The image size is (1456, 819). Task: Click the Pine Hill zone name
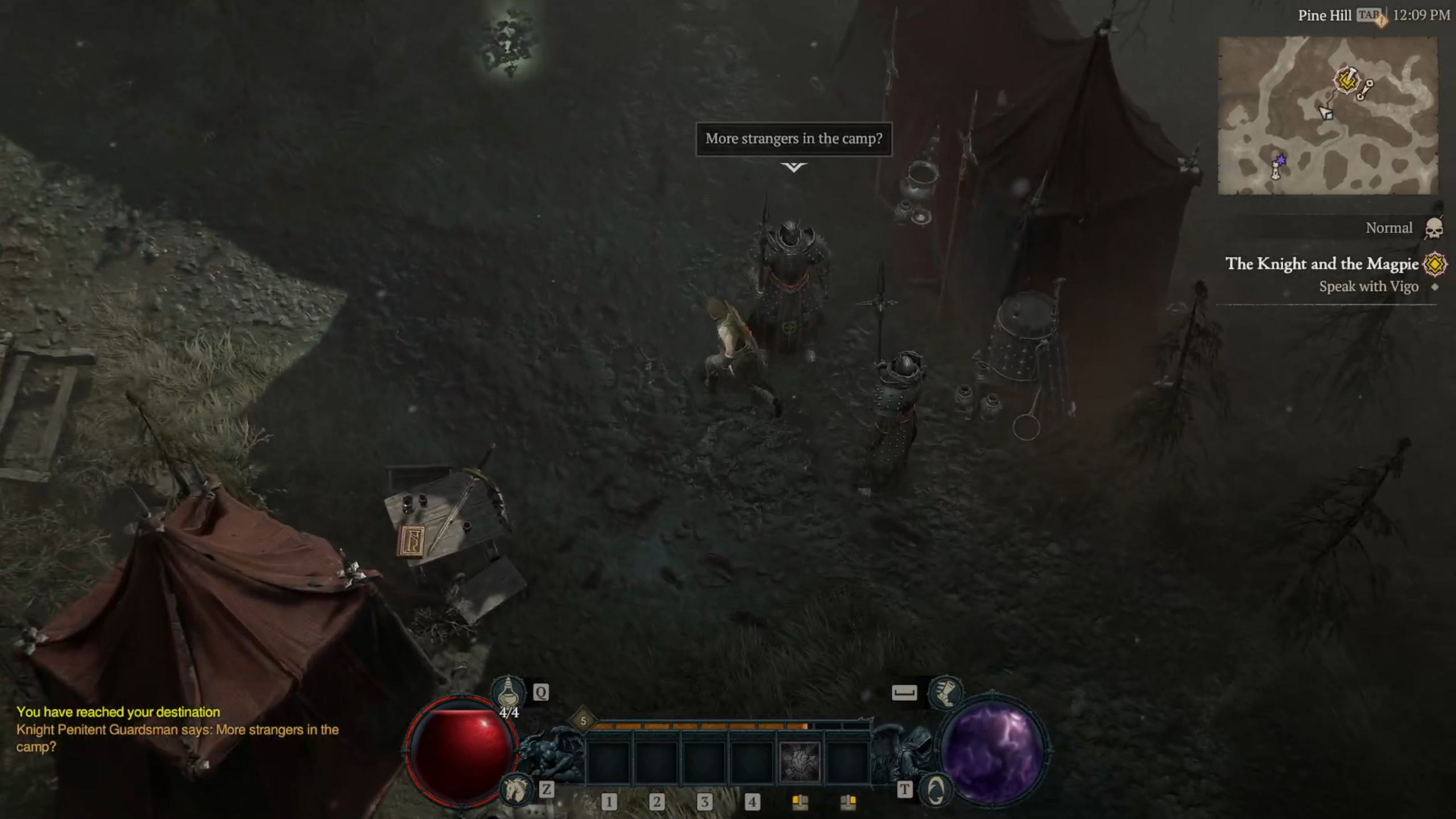(x=1324, y=16)
